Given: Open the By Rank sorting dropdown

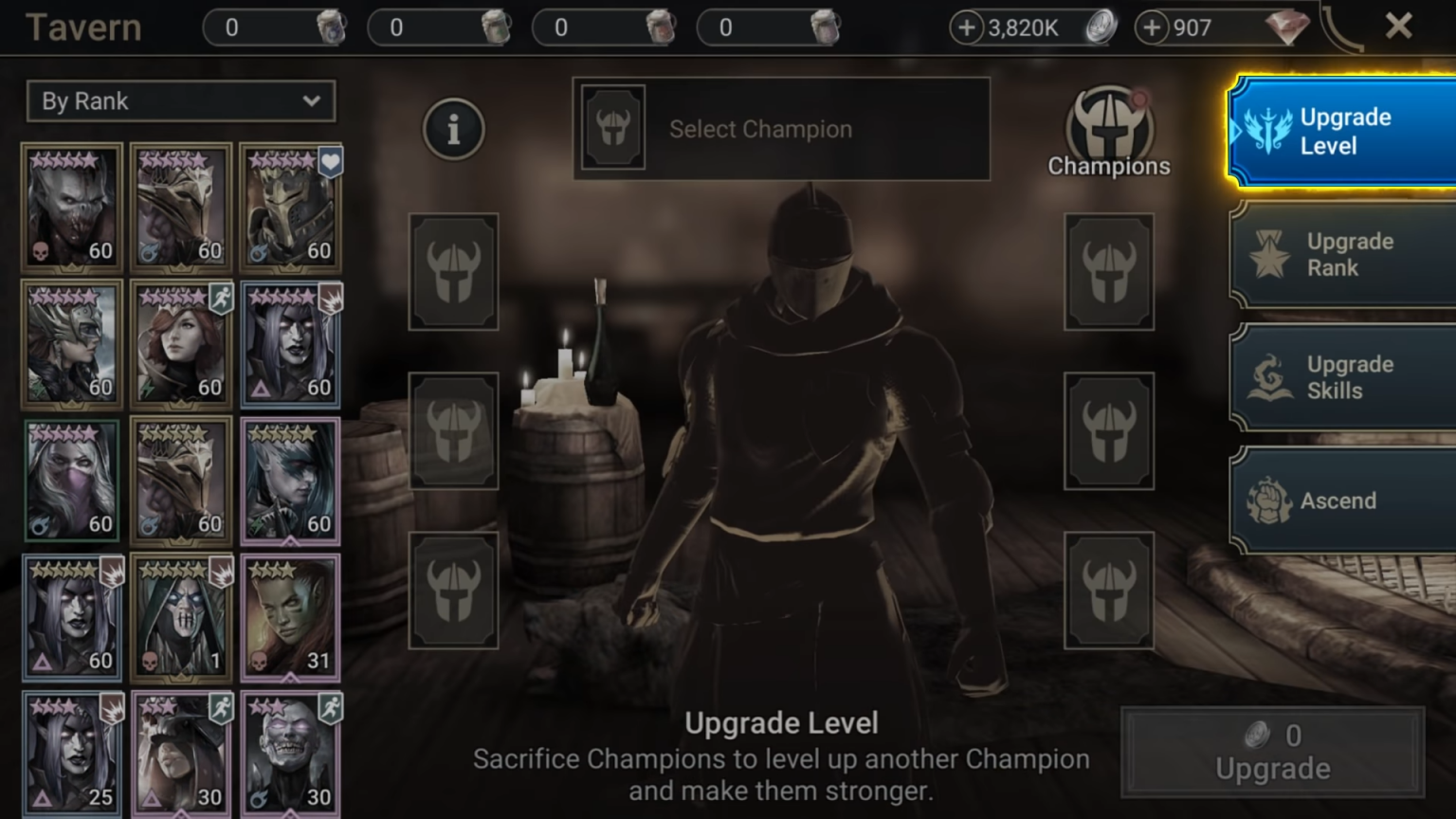Looking at the screenshot, I should point(180,101).
